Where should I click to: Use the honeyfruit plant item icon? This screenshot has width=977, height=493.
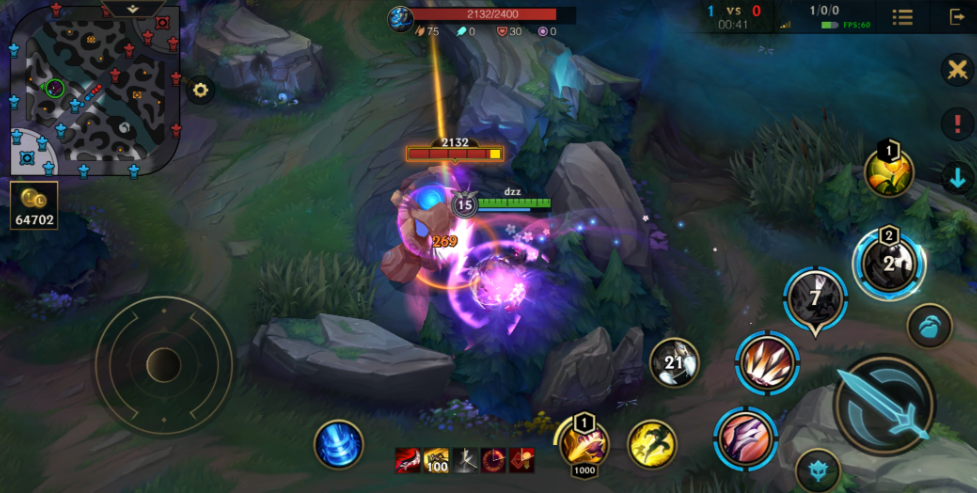coord(888,173)
